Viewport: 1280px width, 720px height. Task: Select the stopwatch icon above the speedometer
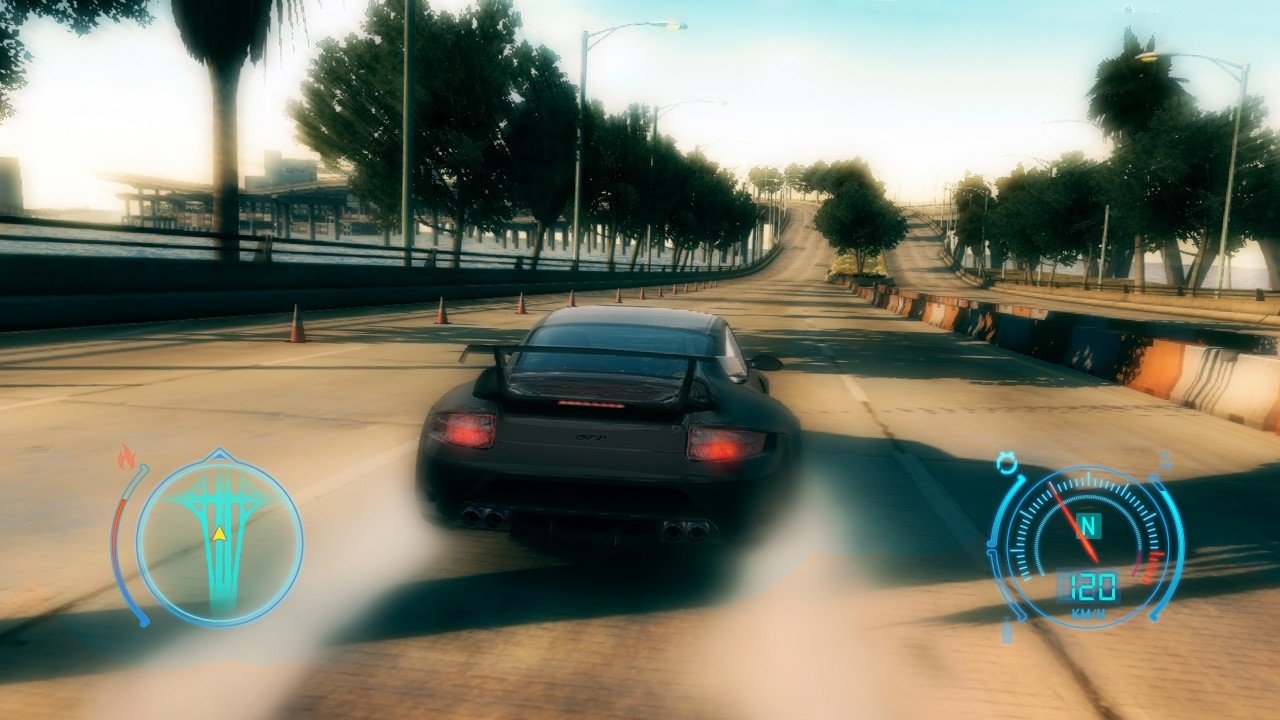point(1008,460)
